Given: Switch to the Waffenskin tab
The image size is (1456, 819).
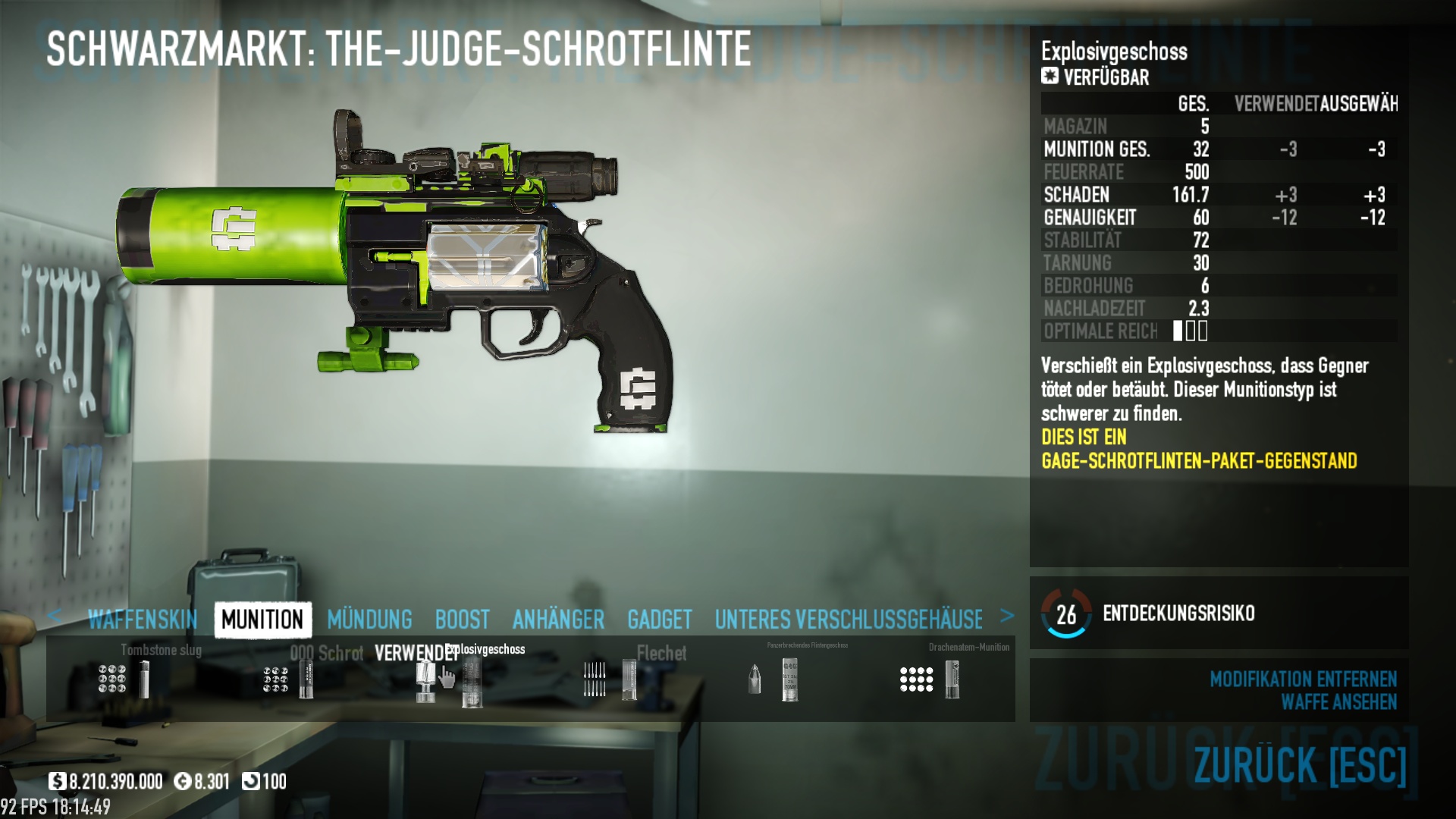Looking at the screenshot, I should click(x=143, y=620).
